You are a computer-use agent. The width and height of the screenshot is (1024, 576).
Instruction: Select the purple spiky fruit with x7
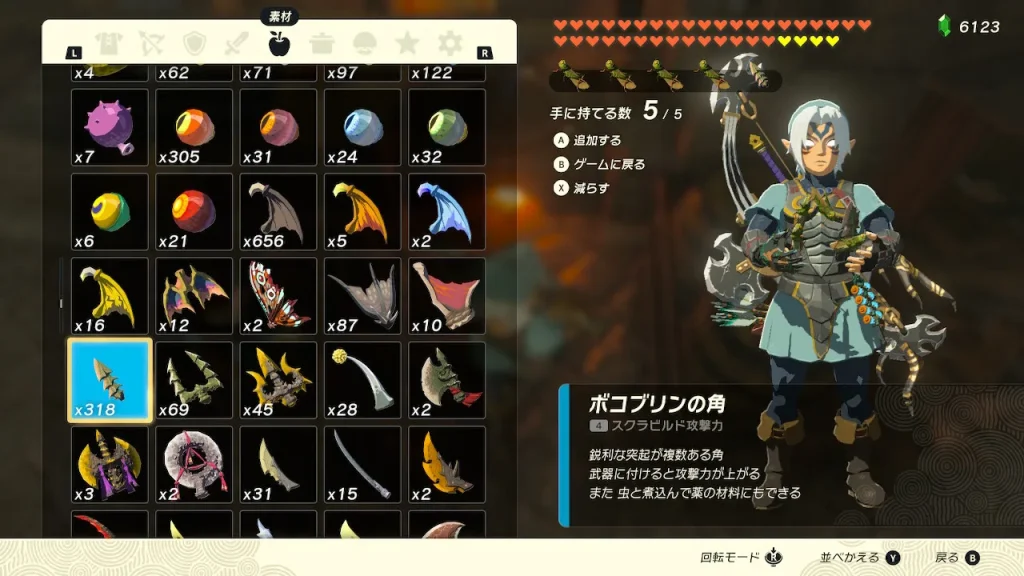[110, 128]
